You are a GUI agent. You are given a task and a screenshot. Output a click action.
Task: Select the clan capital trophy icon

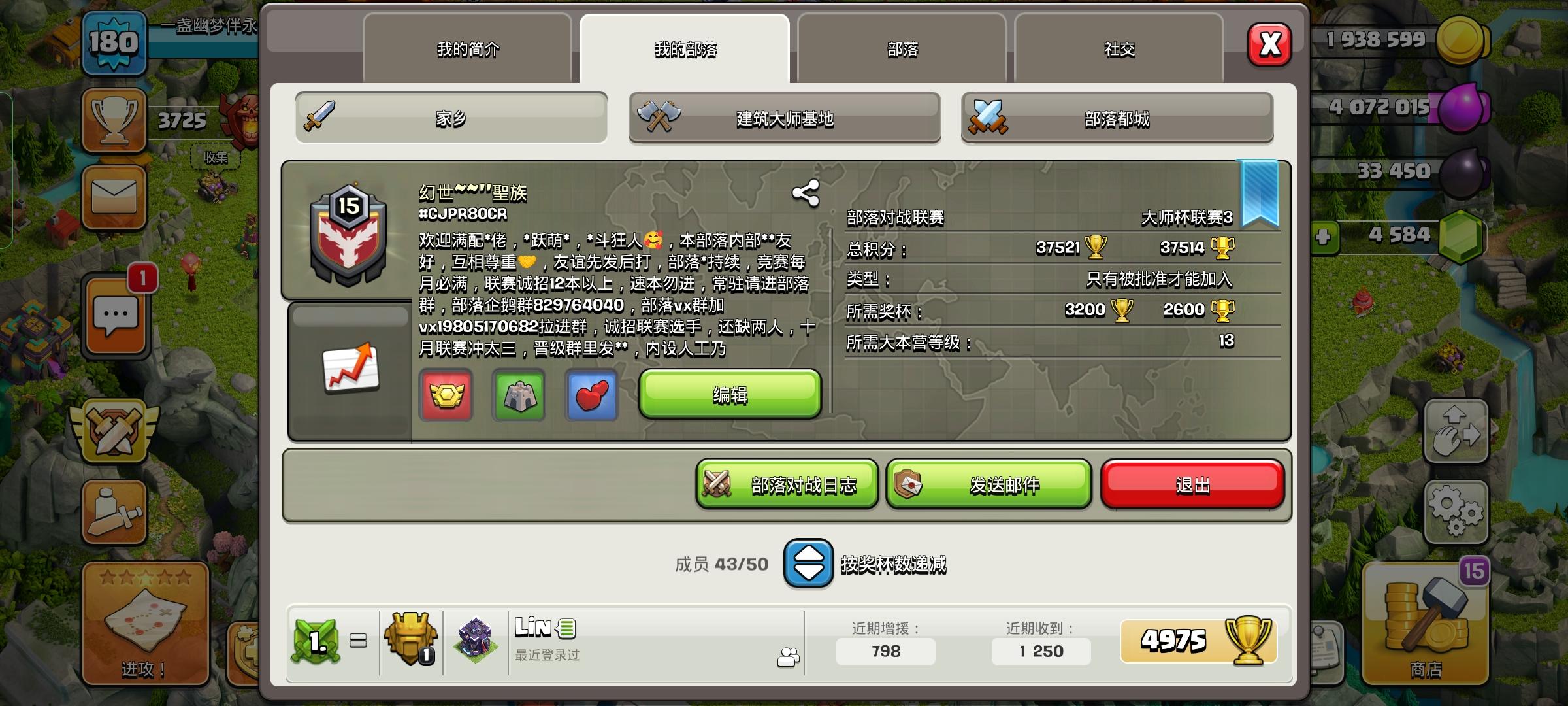pos(518,396)
